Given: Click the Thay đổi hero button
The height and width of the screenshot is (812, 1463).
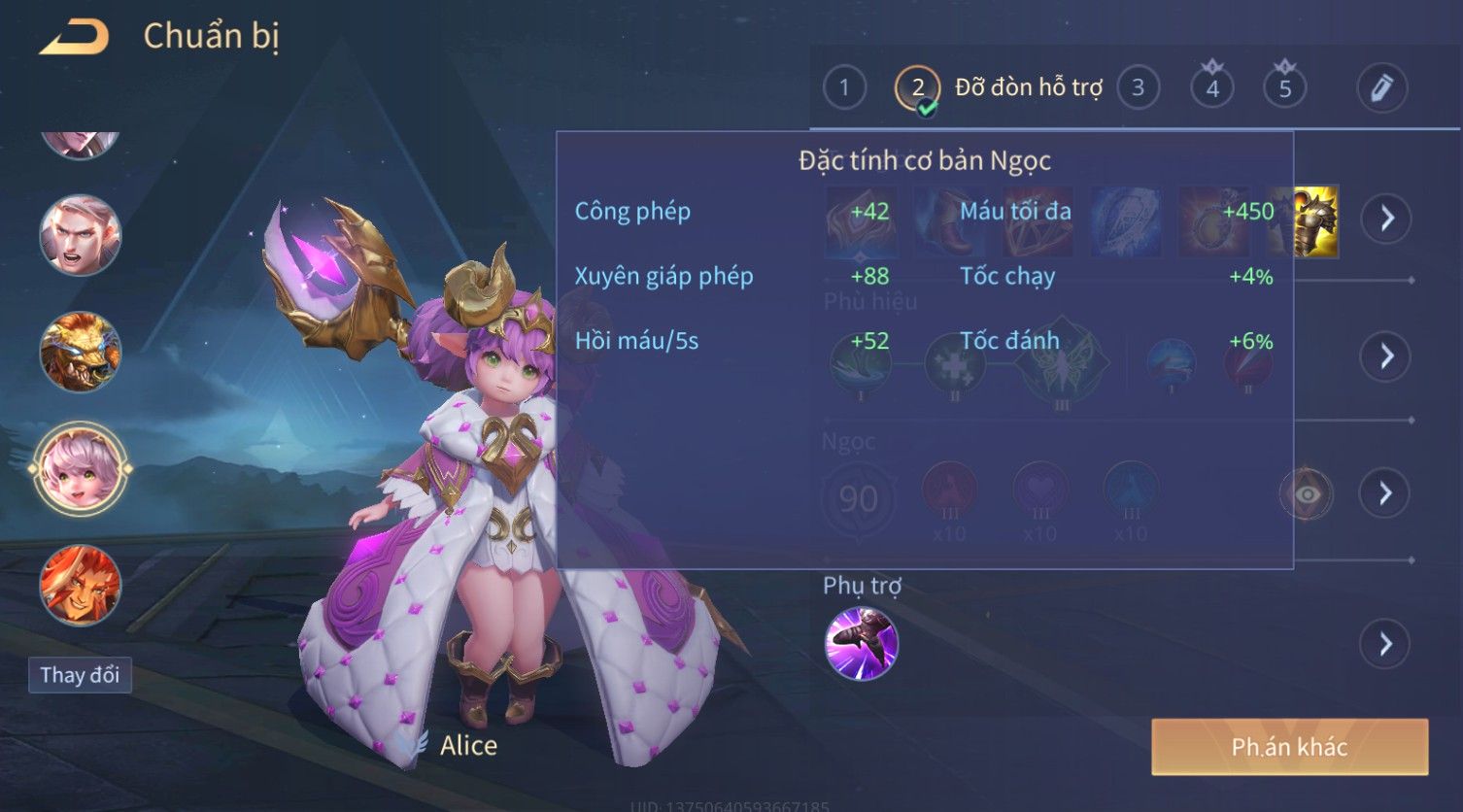Looking at the screenshot, I should click(80, 675).
